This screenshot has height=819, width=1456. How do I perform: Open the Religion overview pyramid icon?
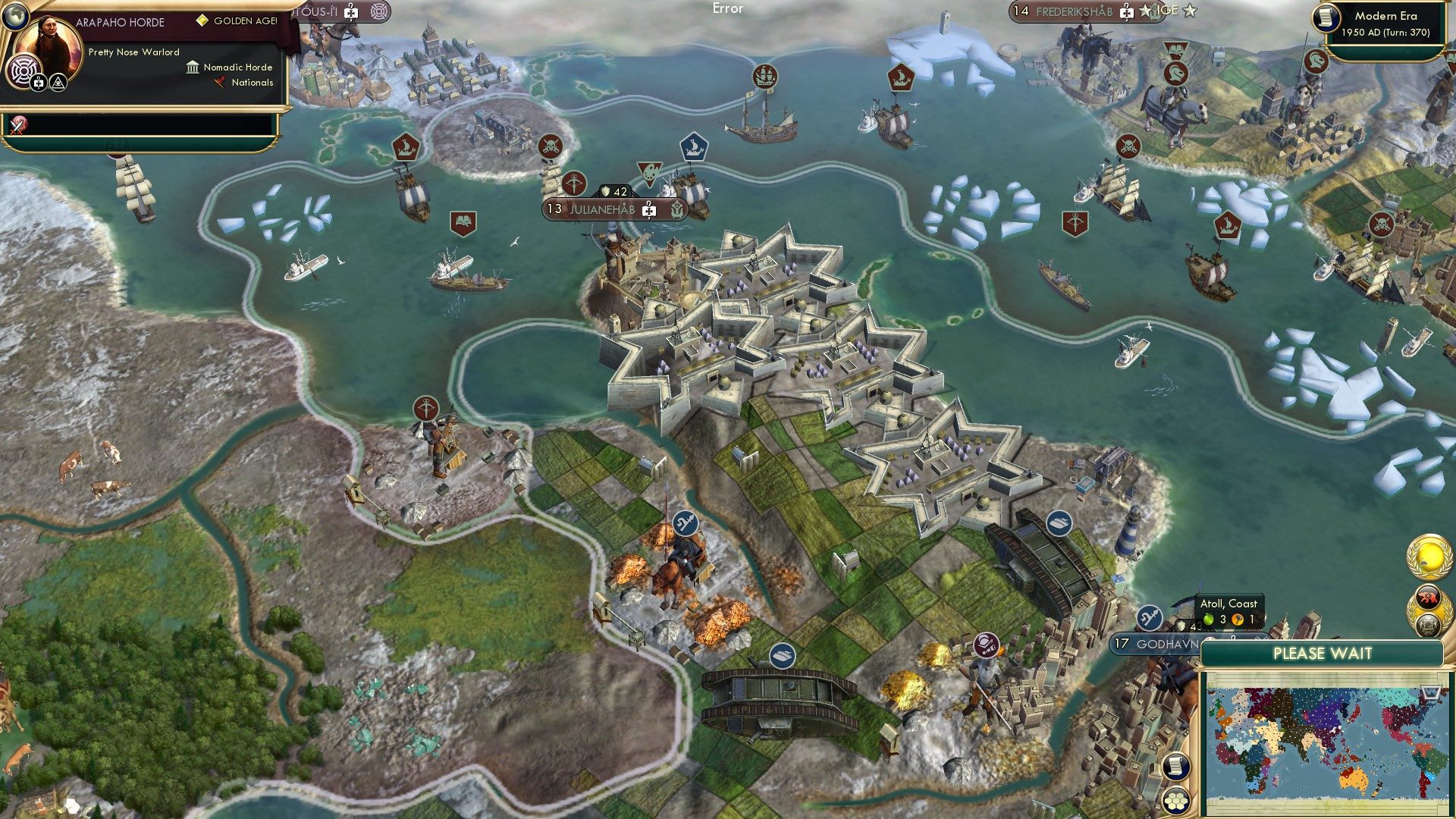[58, 83]
